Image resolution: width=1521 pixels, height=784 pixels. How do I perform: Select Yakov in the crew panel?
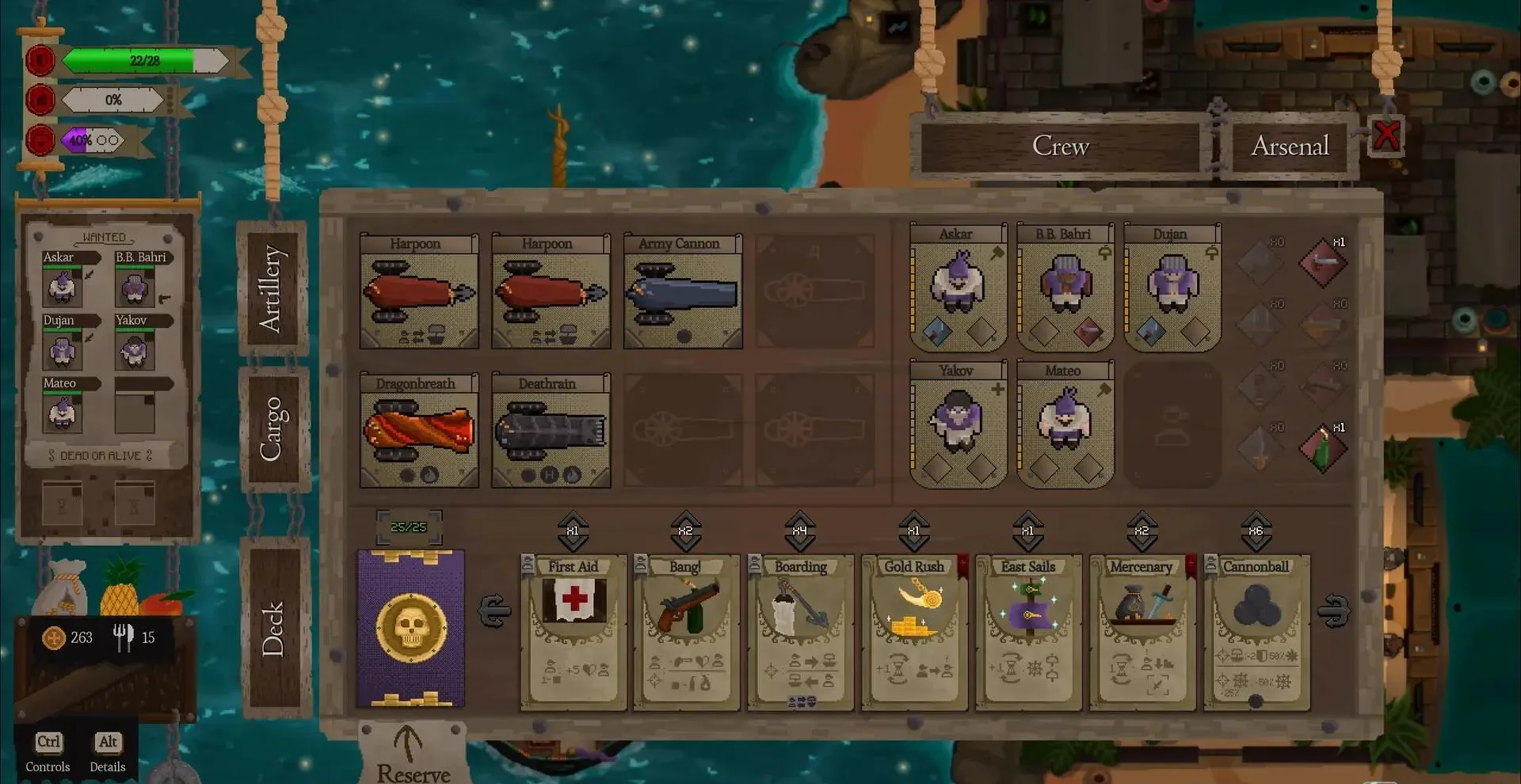click(958, 423)
